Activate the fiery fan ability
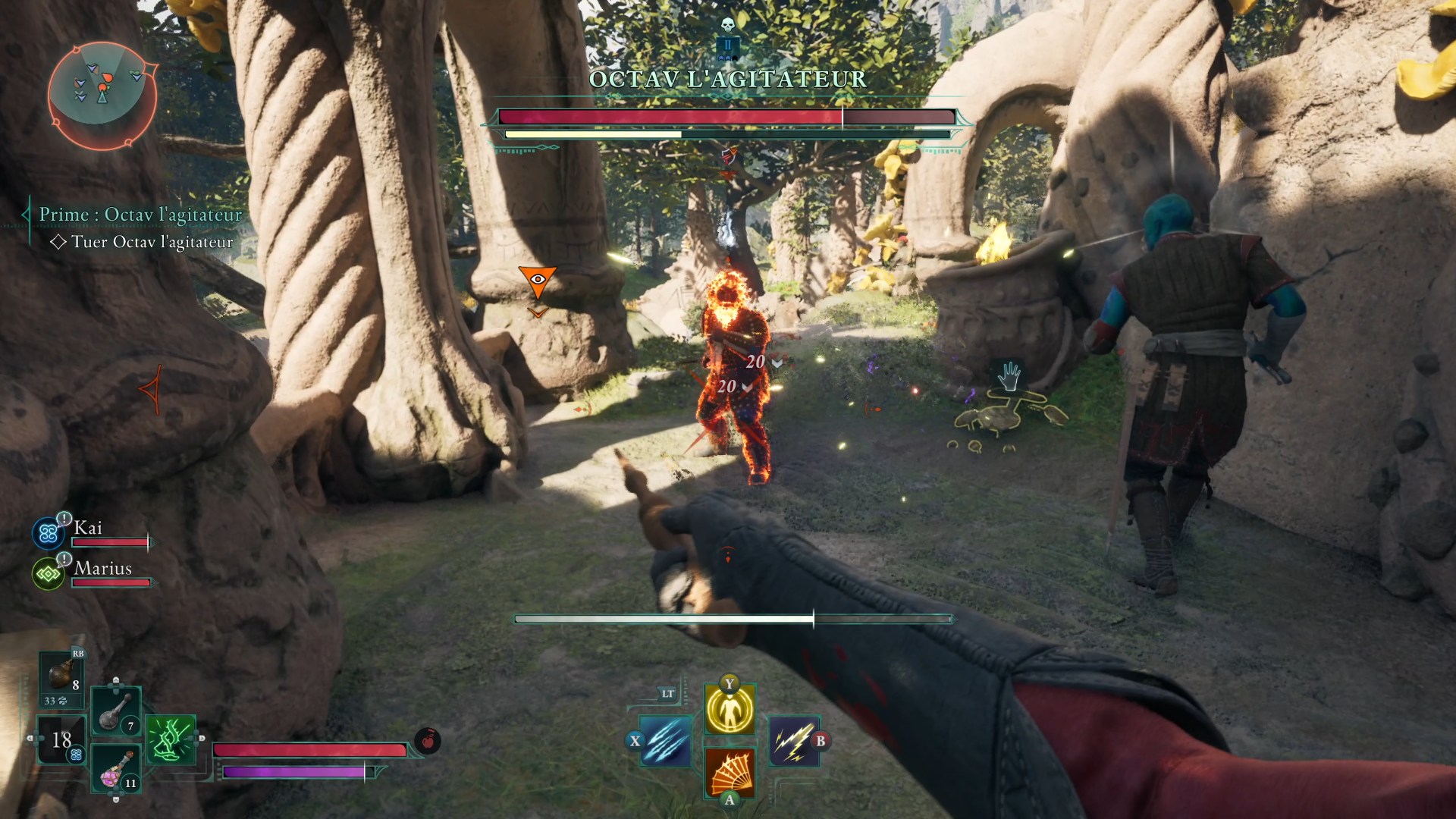The width and height of the screenshot is (1456, 819). click(730, 771)
